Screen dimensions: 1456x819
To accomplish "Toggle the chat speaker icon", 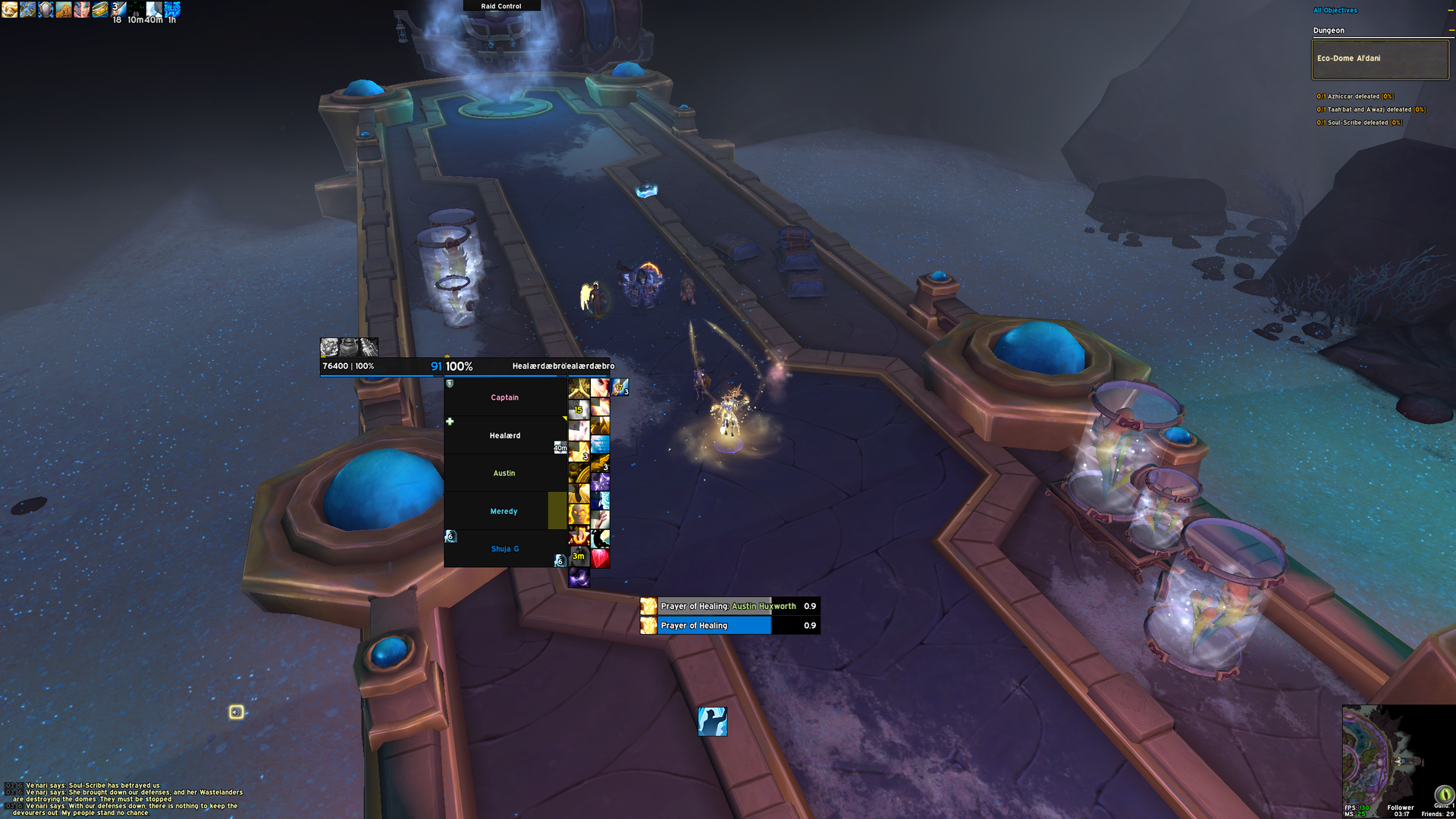I will pos(237,712).
